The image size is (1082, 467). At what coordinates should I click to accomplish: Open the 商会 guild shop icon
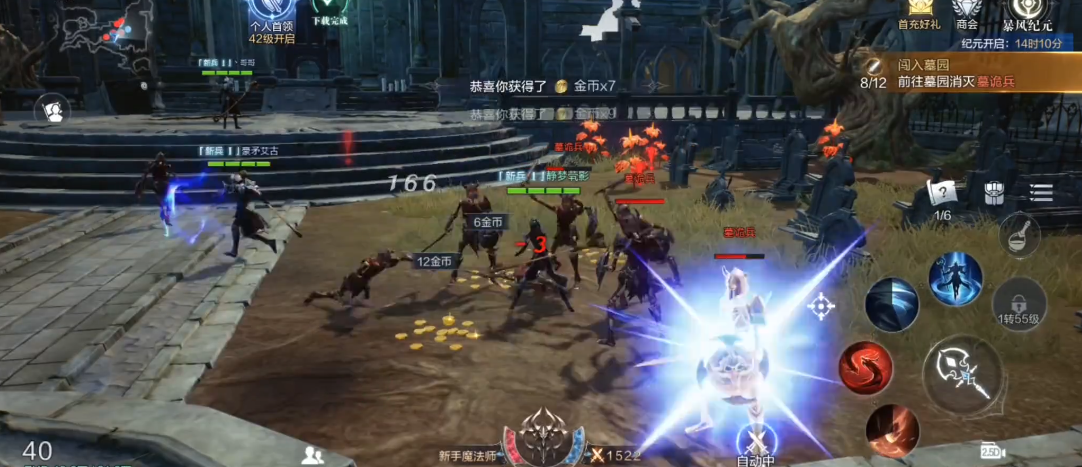(966, 14)
